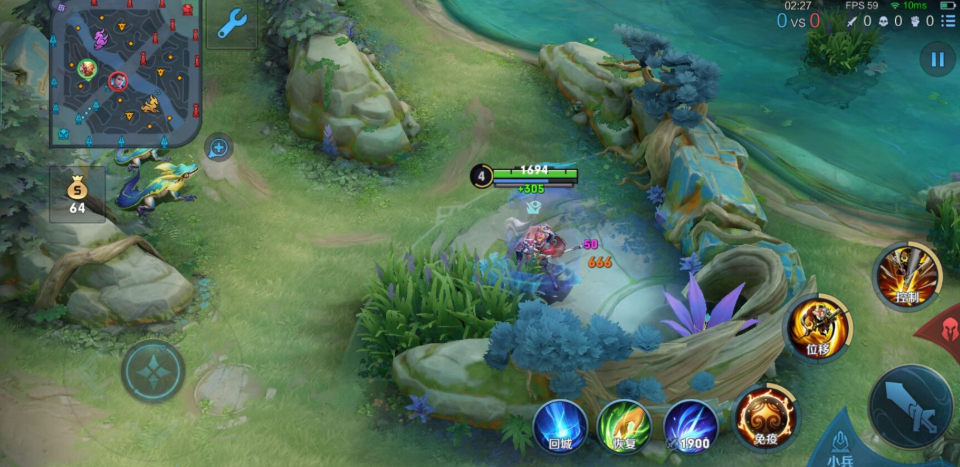Tap the blue chat bubble plus icon
This screenshot has height=467, width=960.
tap(218, 149)
